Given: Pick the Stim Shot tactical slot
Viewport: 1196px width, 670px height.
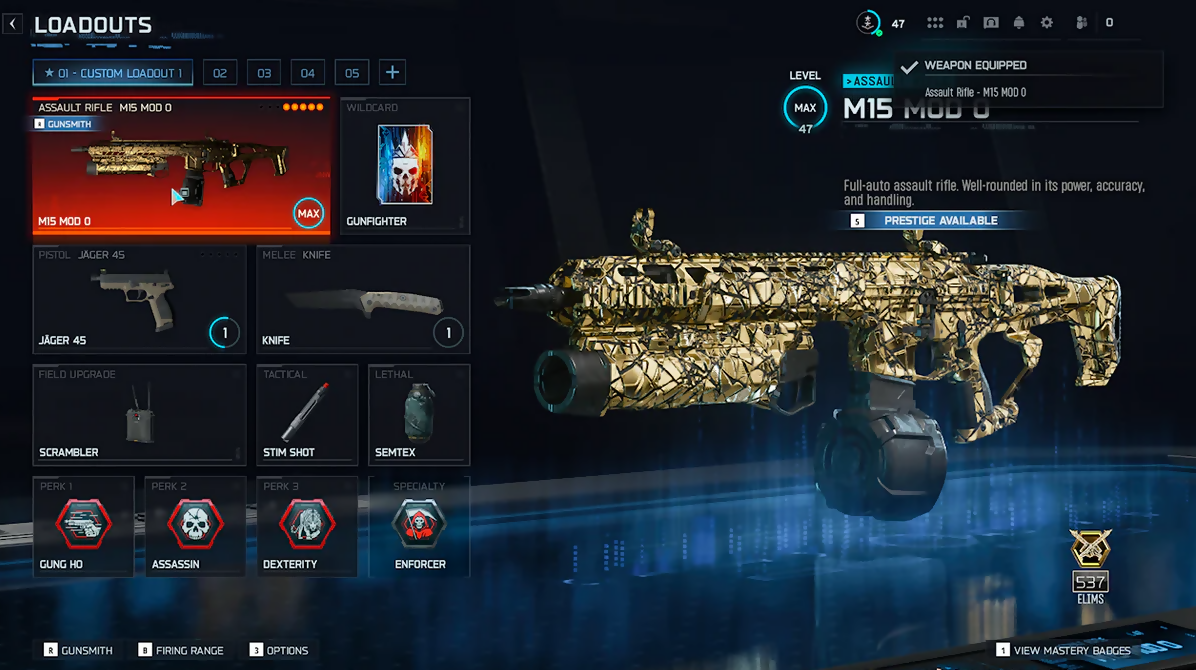Looking at the screenshot, I should (x=307, y=414).
